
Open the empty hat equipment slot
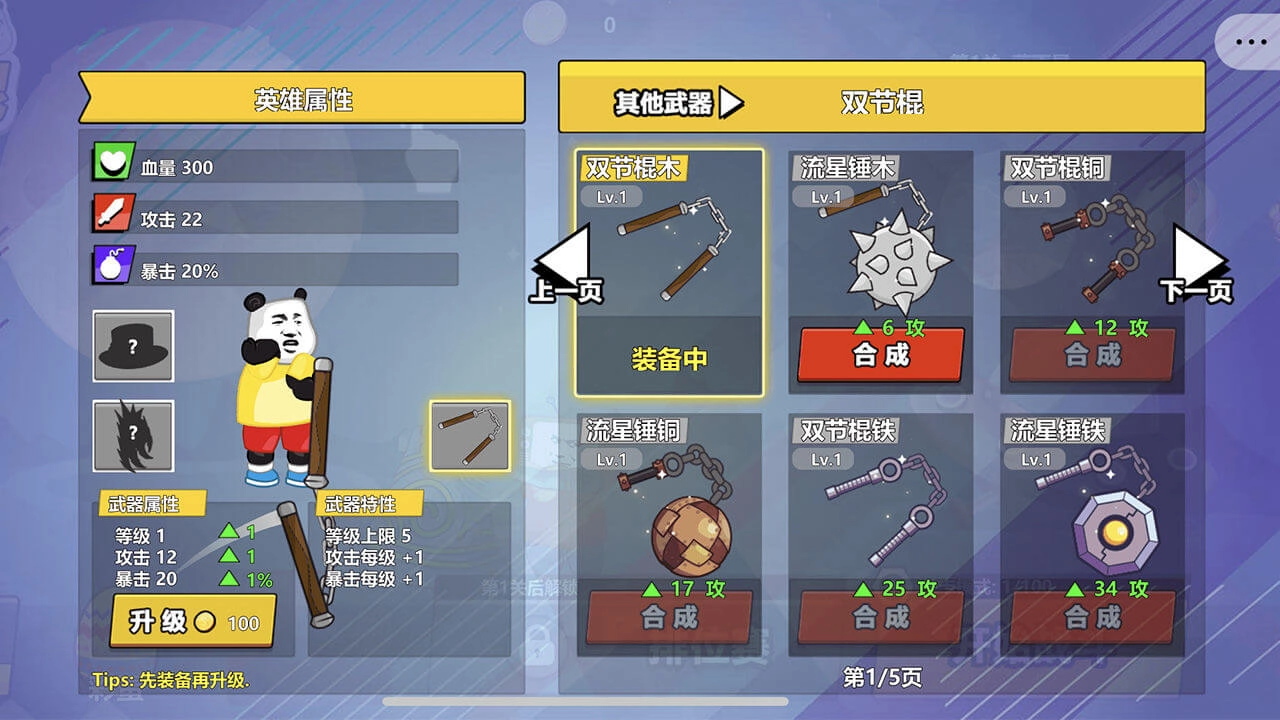point(131,346)
